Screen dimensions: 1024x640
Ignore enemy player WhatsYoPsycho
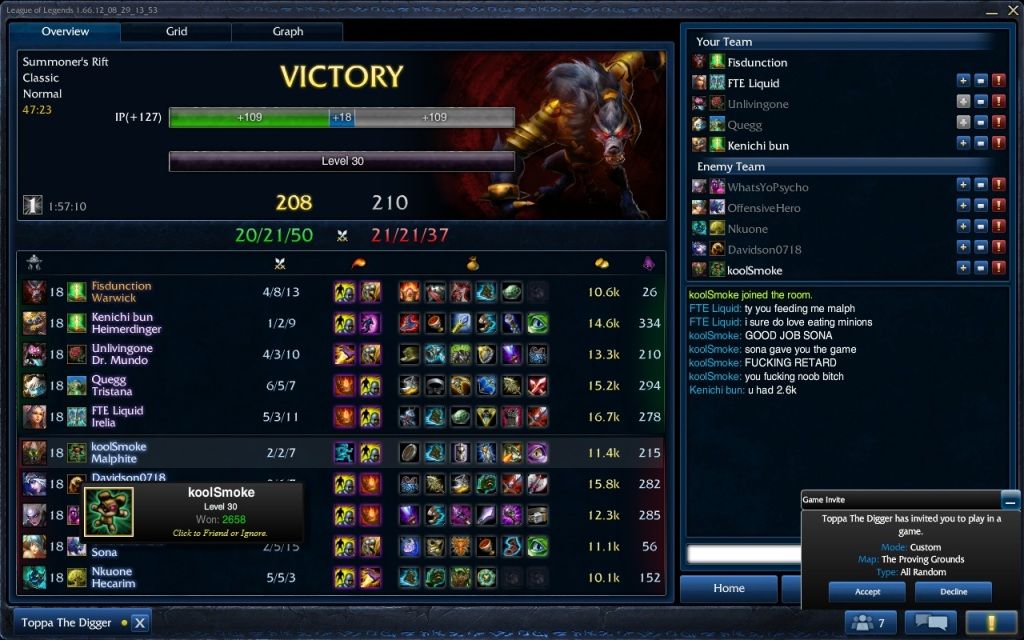981,187
